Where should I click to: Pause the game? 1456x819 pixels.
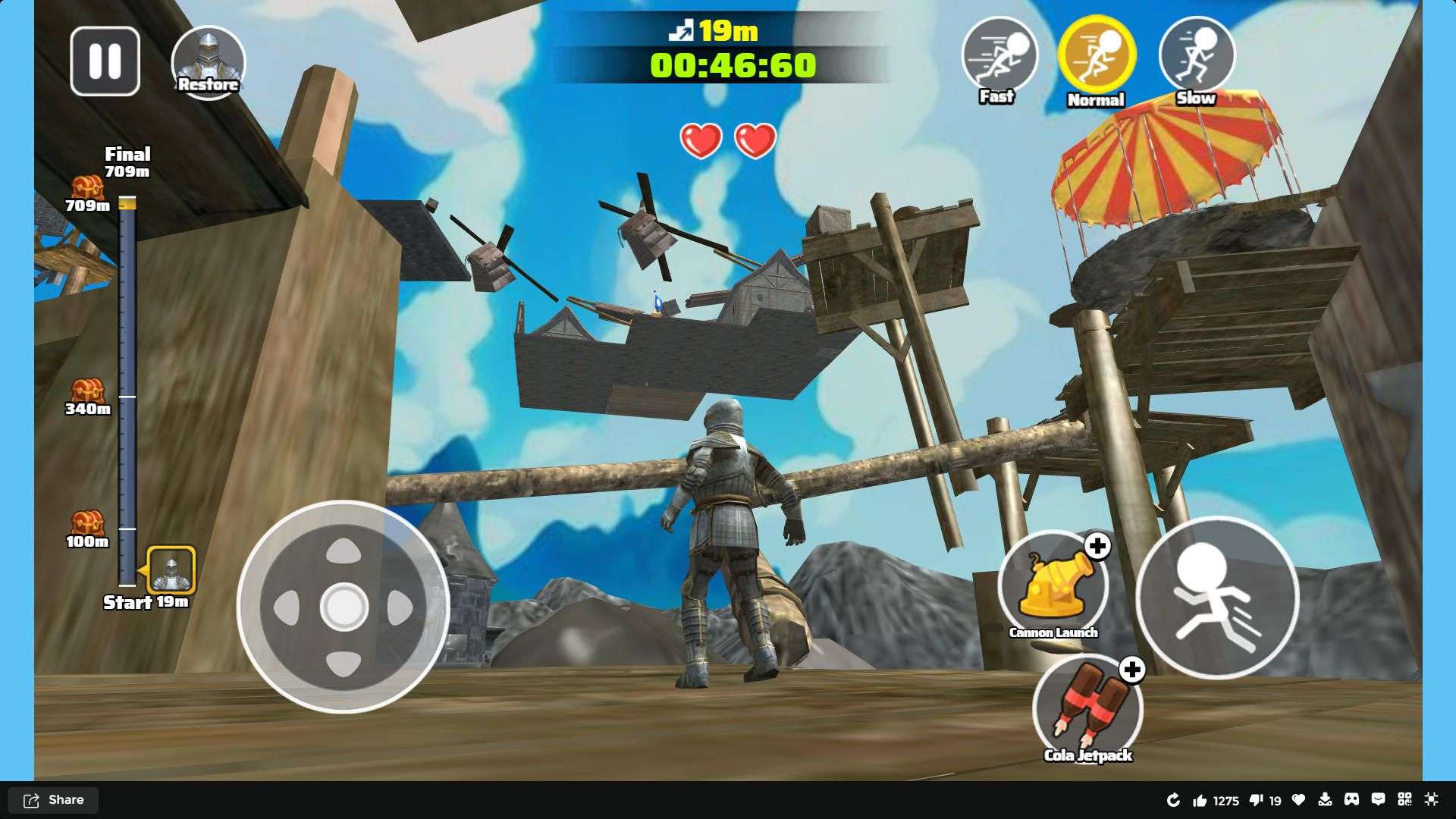105,61
